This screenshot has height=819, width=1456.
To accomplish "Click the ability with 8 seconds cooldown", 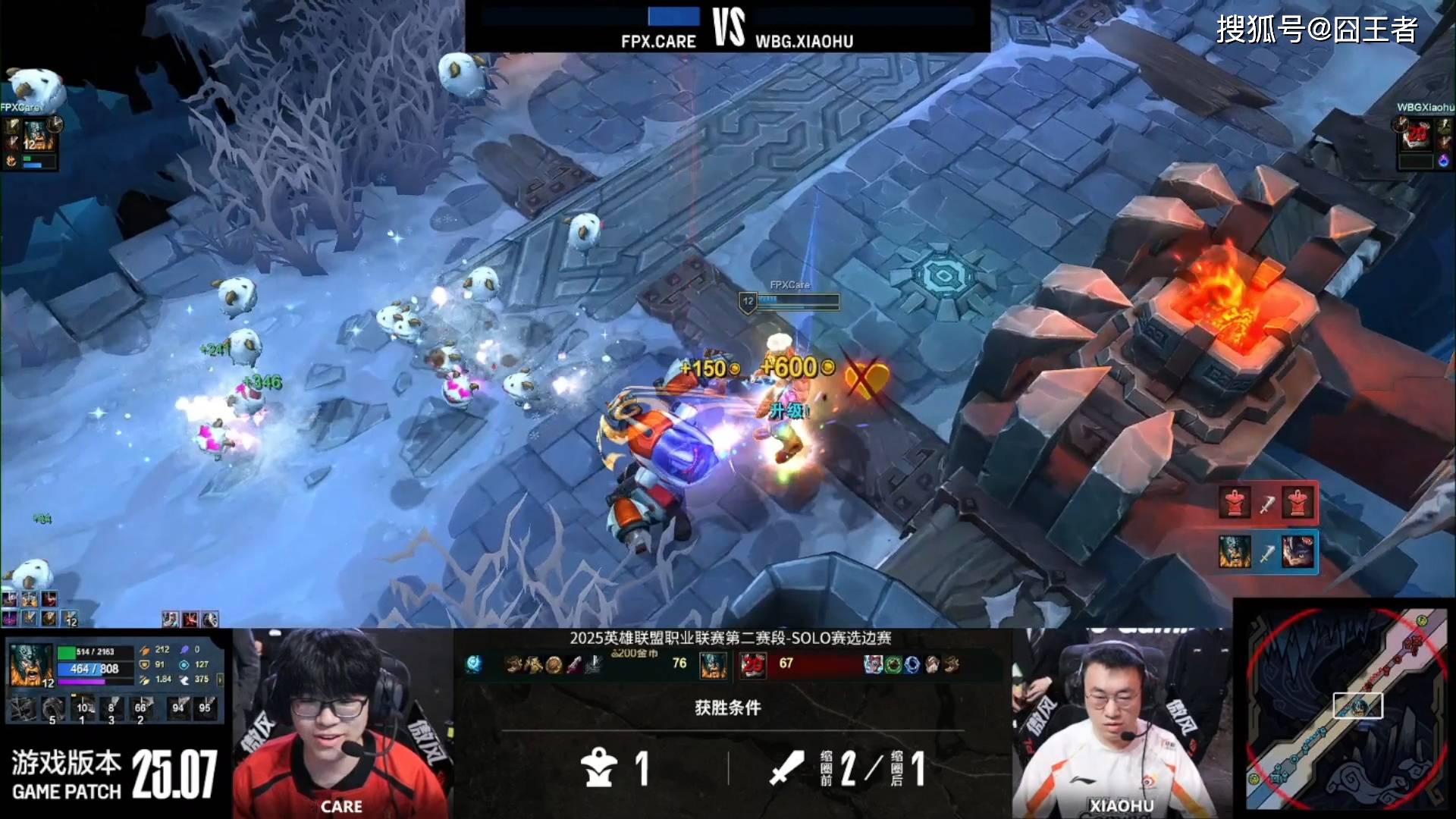I will coord(111,709).
